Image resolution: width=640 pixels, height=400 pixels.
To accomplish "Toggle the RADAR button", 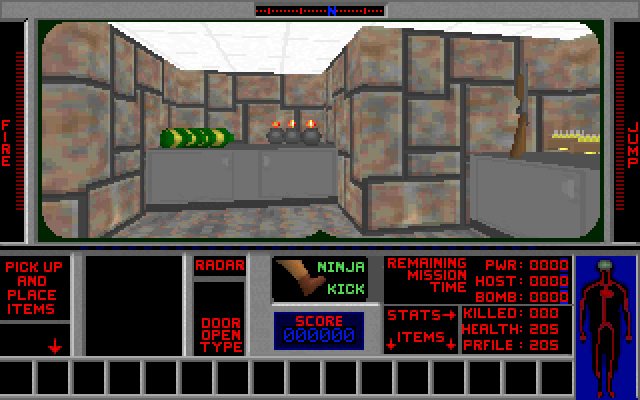I will coord(219,265).
